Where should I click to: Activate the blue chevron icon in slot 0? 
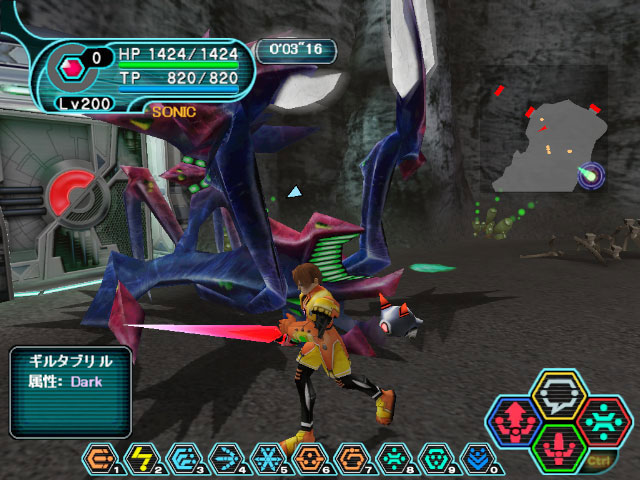pos(478,459)
